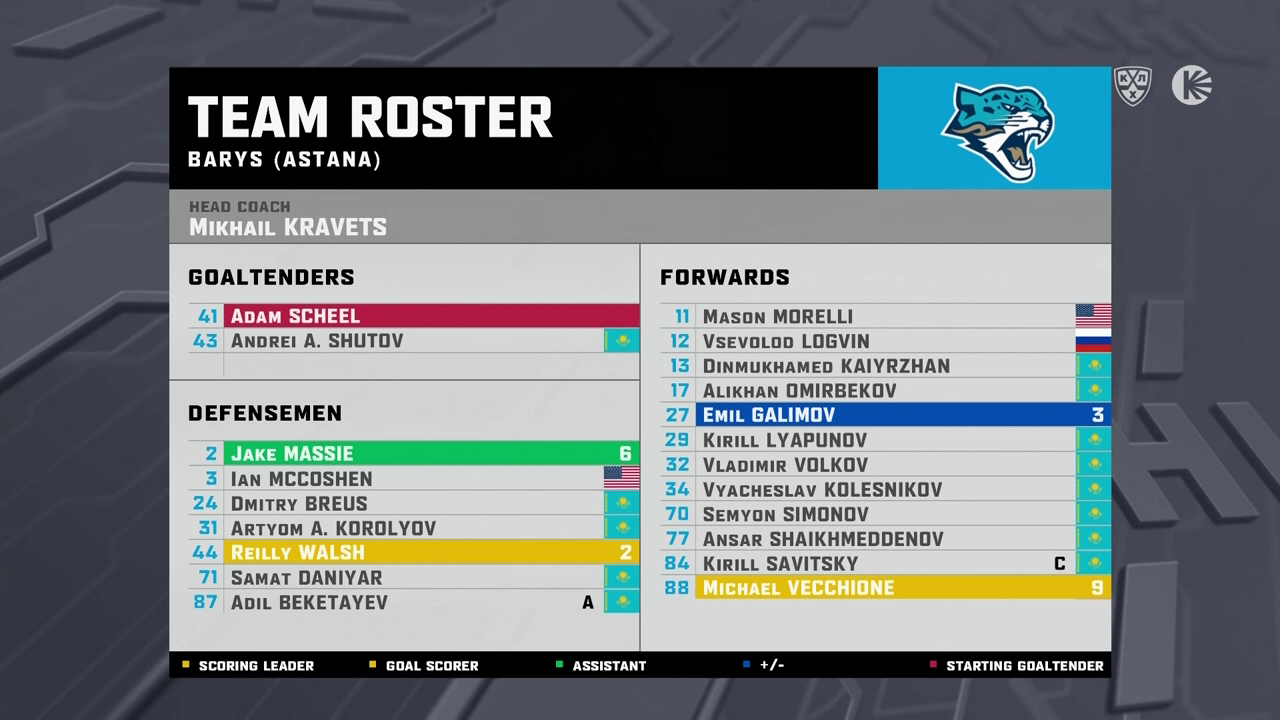Viewport: 1280px width, 720px height.
Task: Select Dmitry Breus's roster row
Action: point(414,504)
